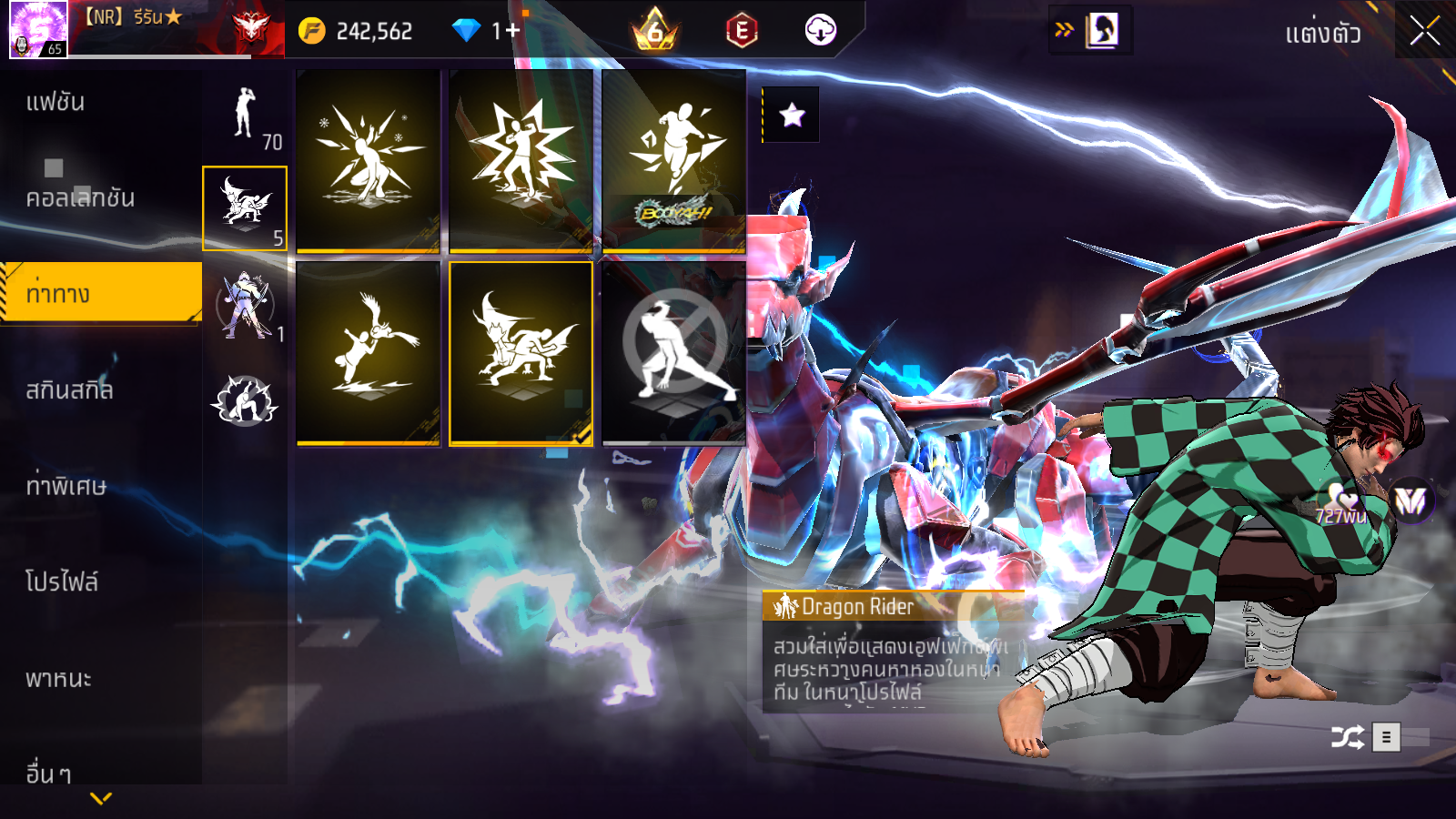This screenshot has width=1456, height=819.
Task: Open the player profile avatar
Action: pos(38,29)
